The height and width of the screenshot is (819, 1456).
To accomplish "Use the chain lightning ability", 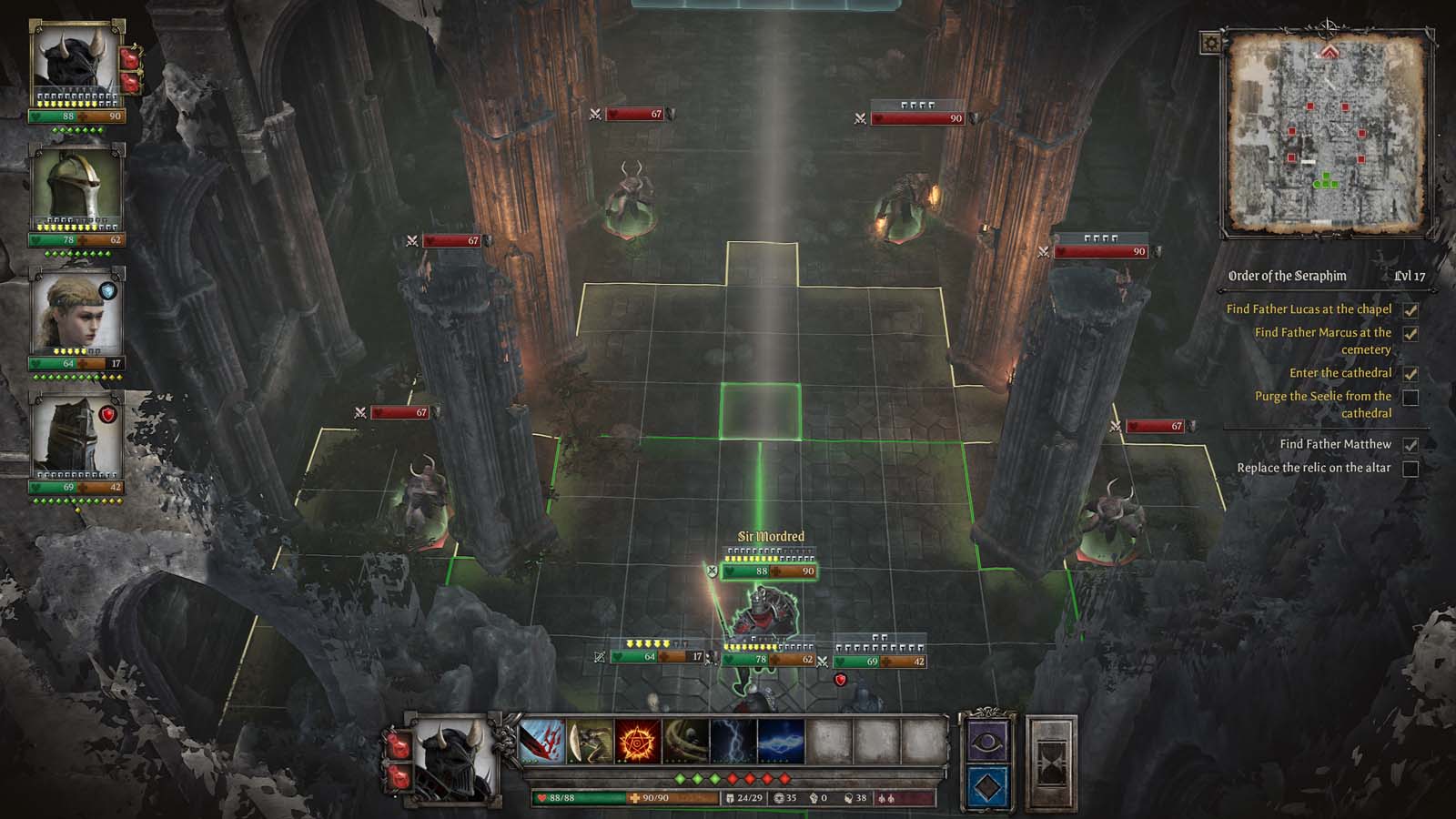I will pos(781,742).
